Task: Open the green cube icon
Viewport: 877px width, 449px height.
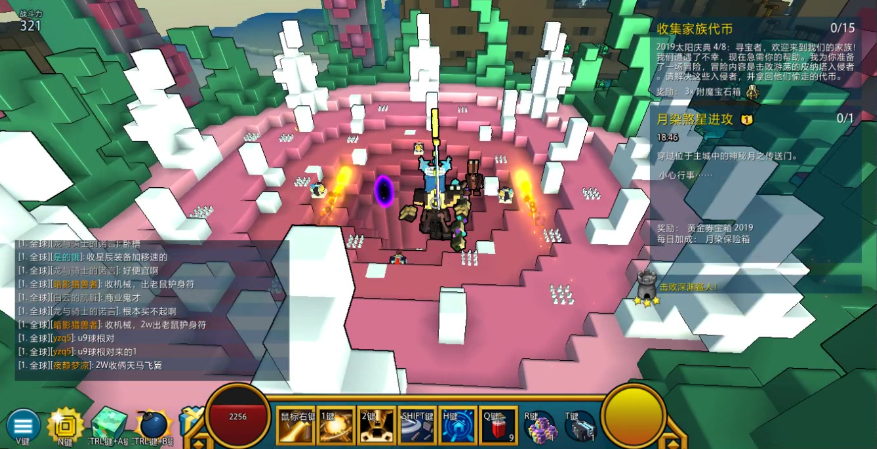Action: tap(108, 424)
